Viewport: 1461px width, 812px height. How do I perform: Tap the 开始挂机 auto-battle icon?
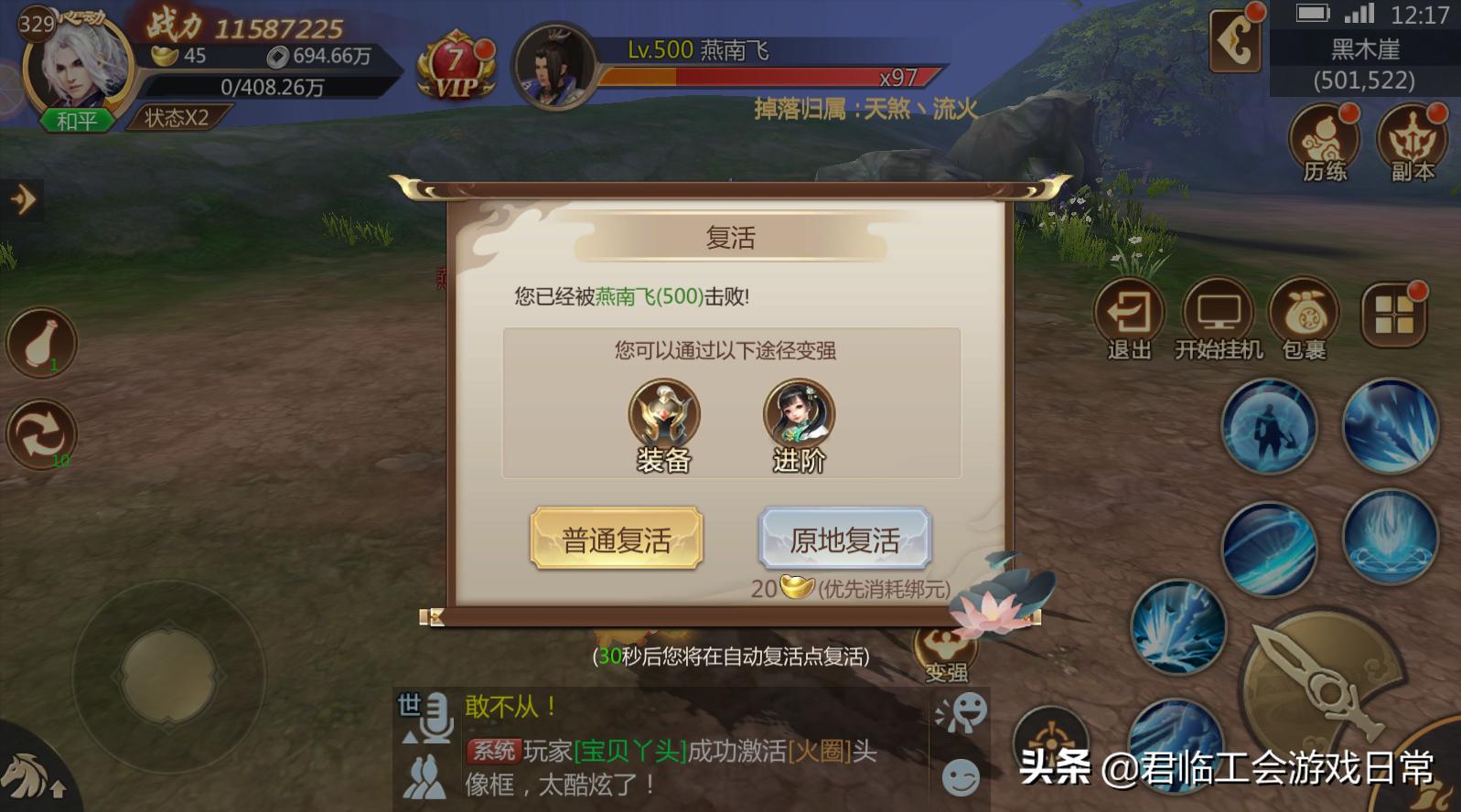click(1217, 315)
